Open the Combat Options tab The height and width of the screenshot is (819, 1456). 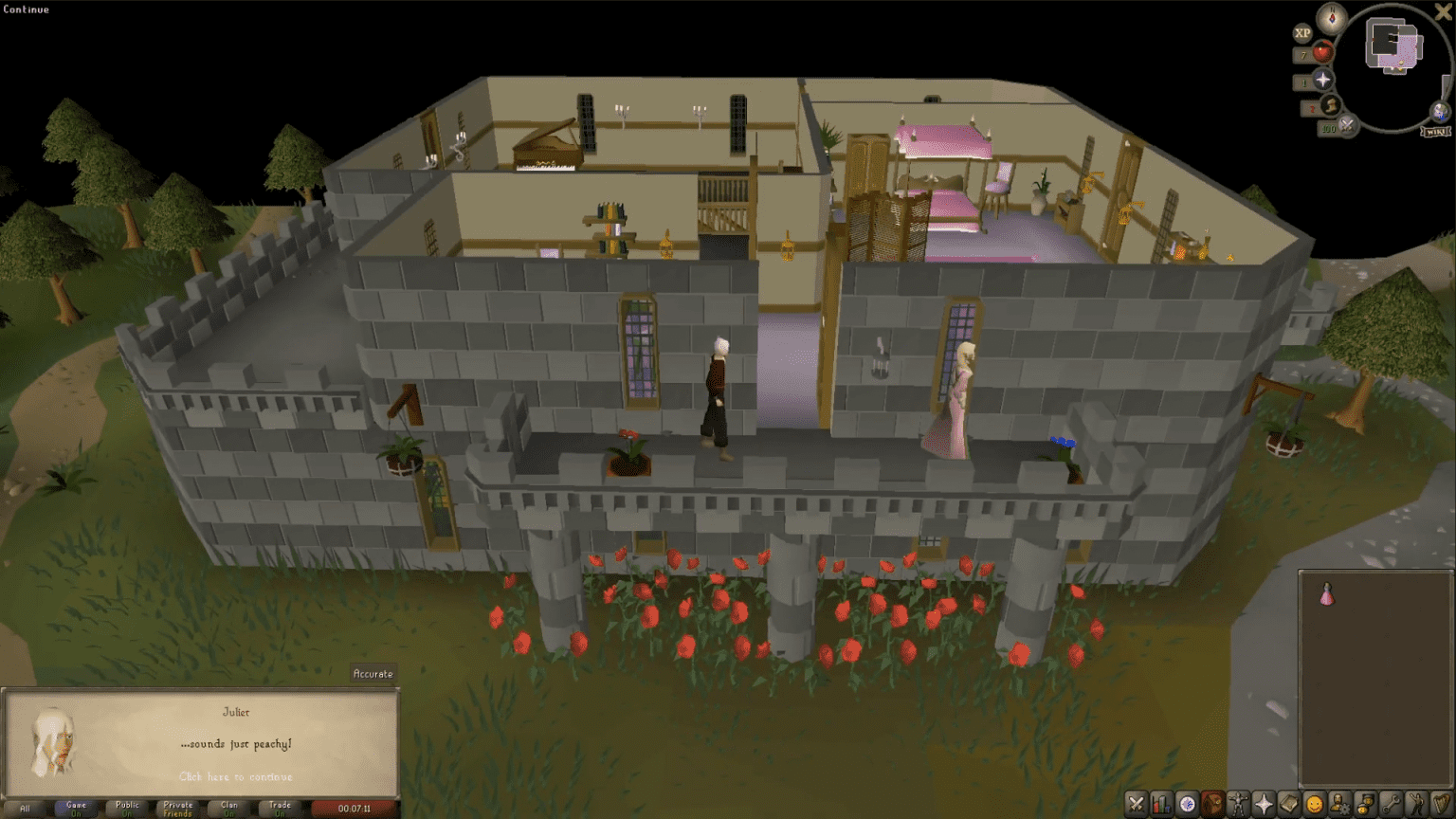1137,805
